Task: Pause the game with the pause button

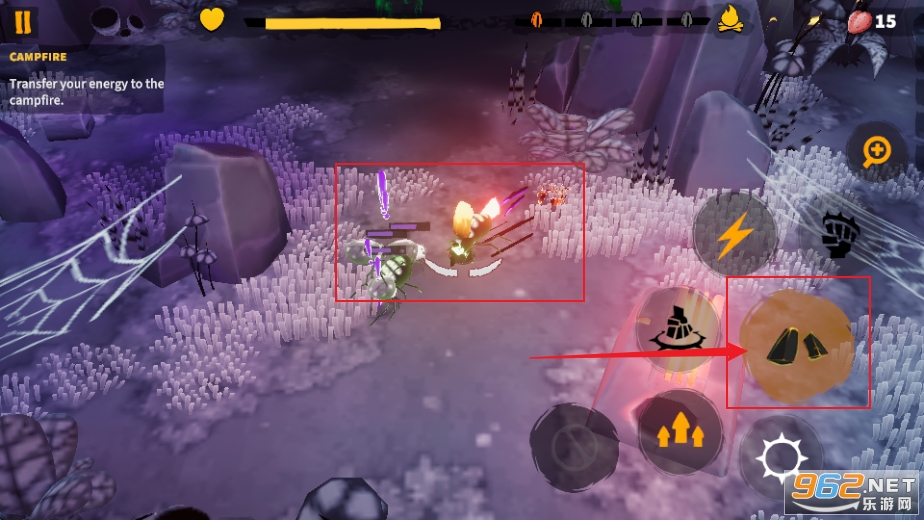Action: tap(23, 21)
